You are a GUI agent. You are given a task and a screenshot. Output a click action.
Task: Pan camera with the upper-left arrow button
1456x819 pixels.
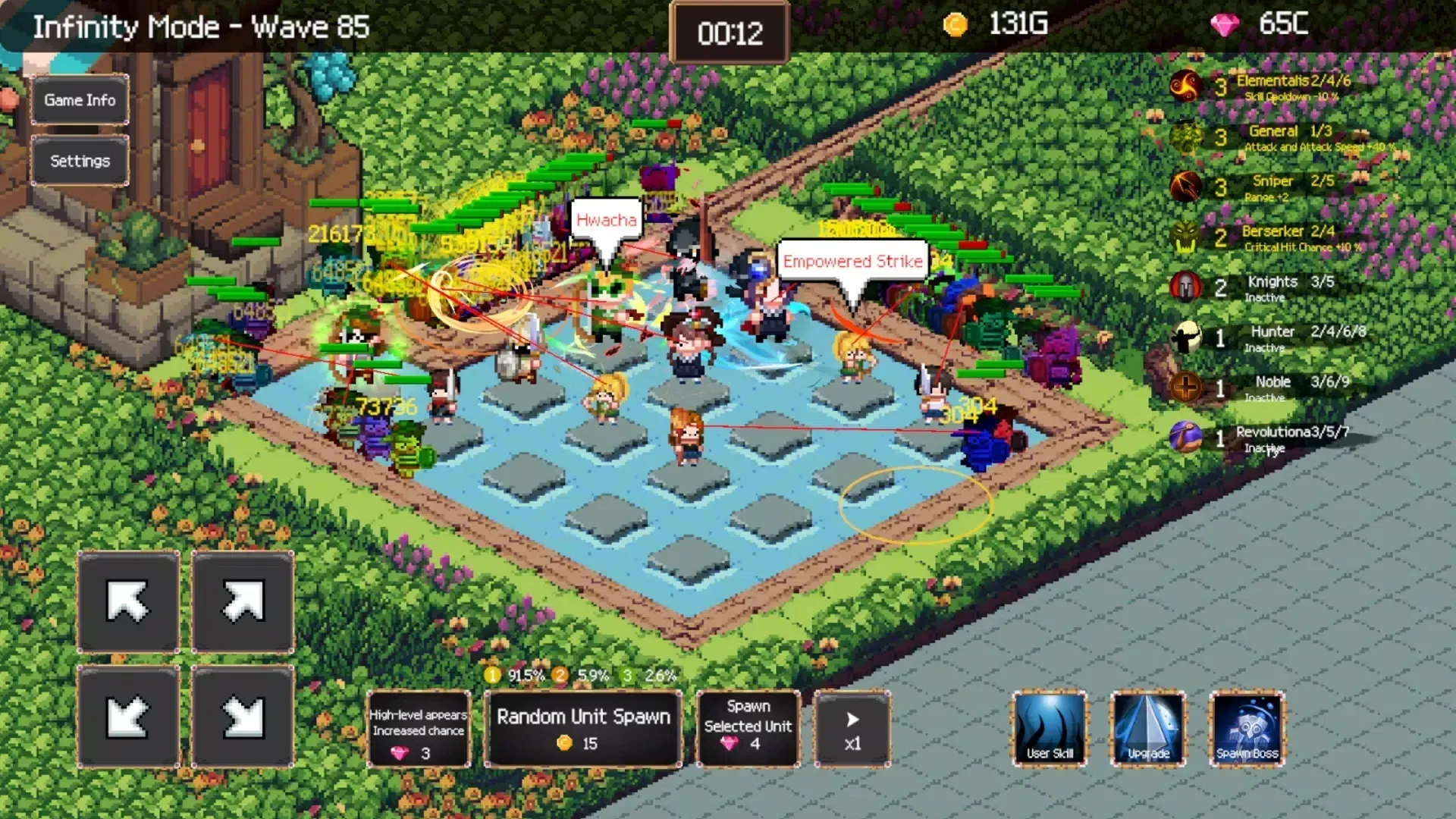pos(127,603)
